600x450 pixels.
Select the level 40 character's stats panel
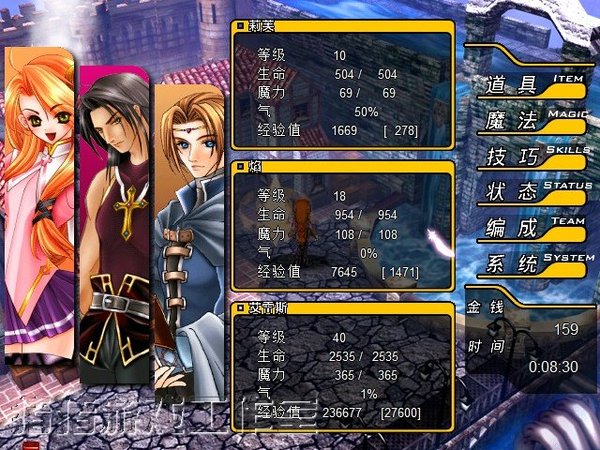tap(342, 364)
